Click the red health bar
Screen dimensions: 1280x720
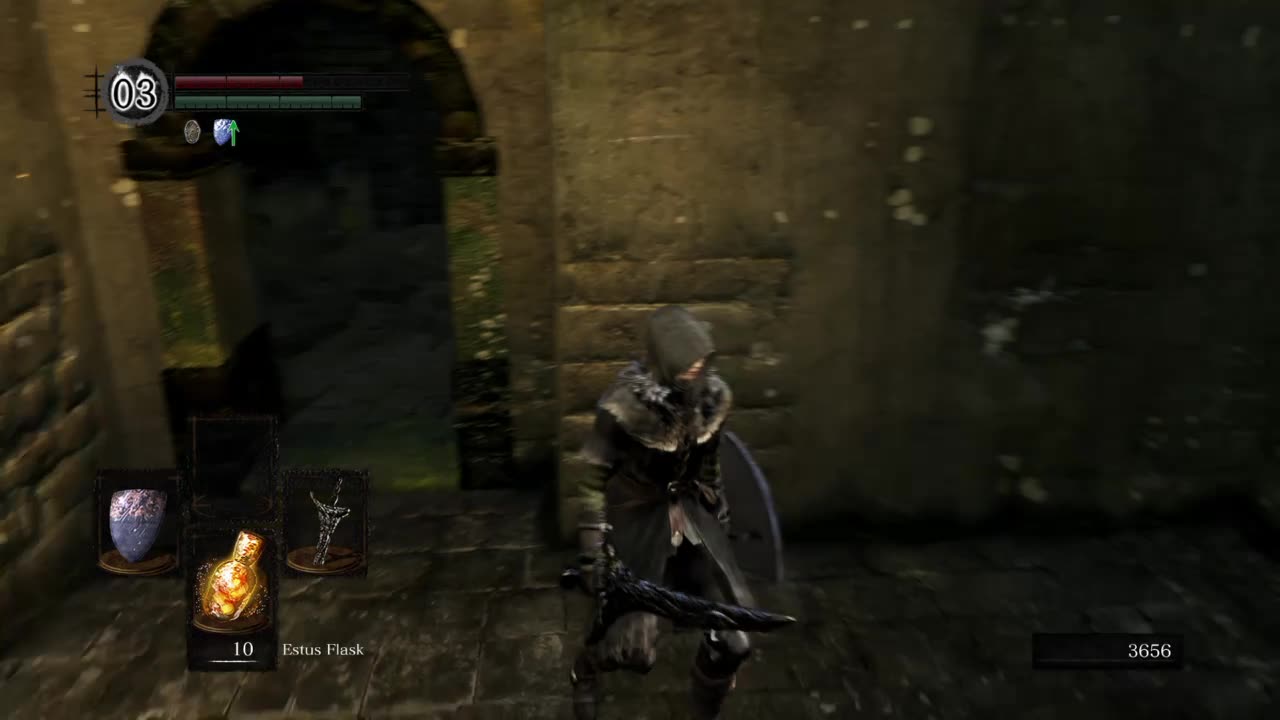(240, 83)
